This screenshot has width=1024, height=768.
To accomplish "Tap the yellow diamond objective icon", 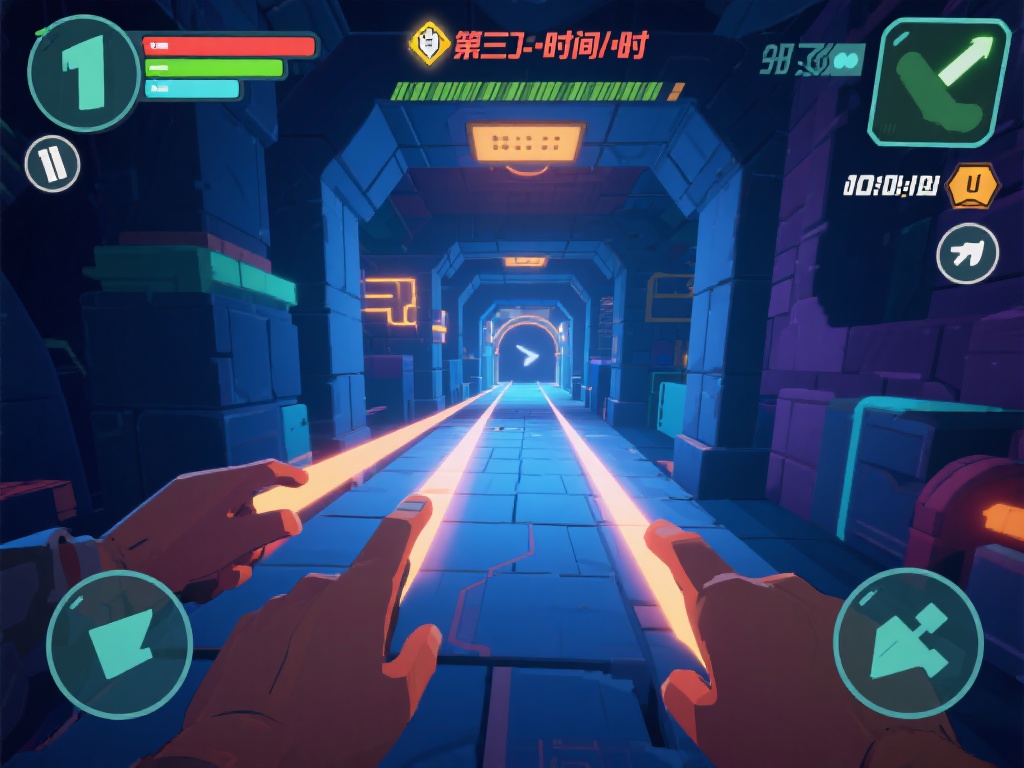I will click(x=429, y=43).
